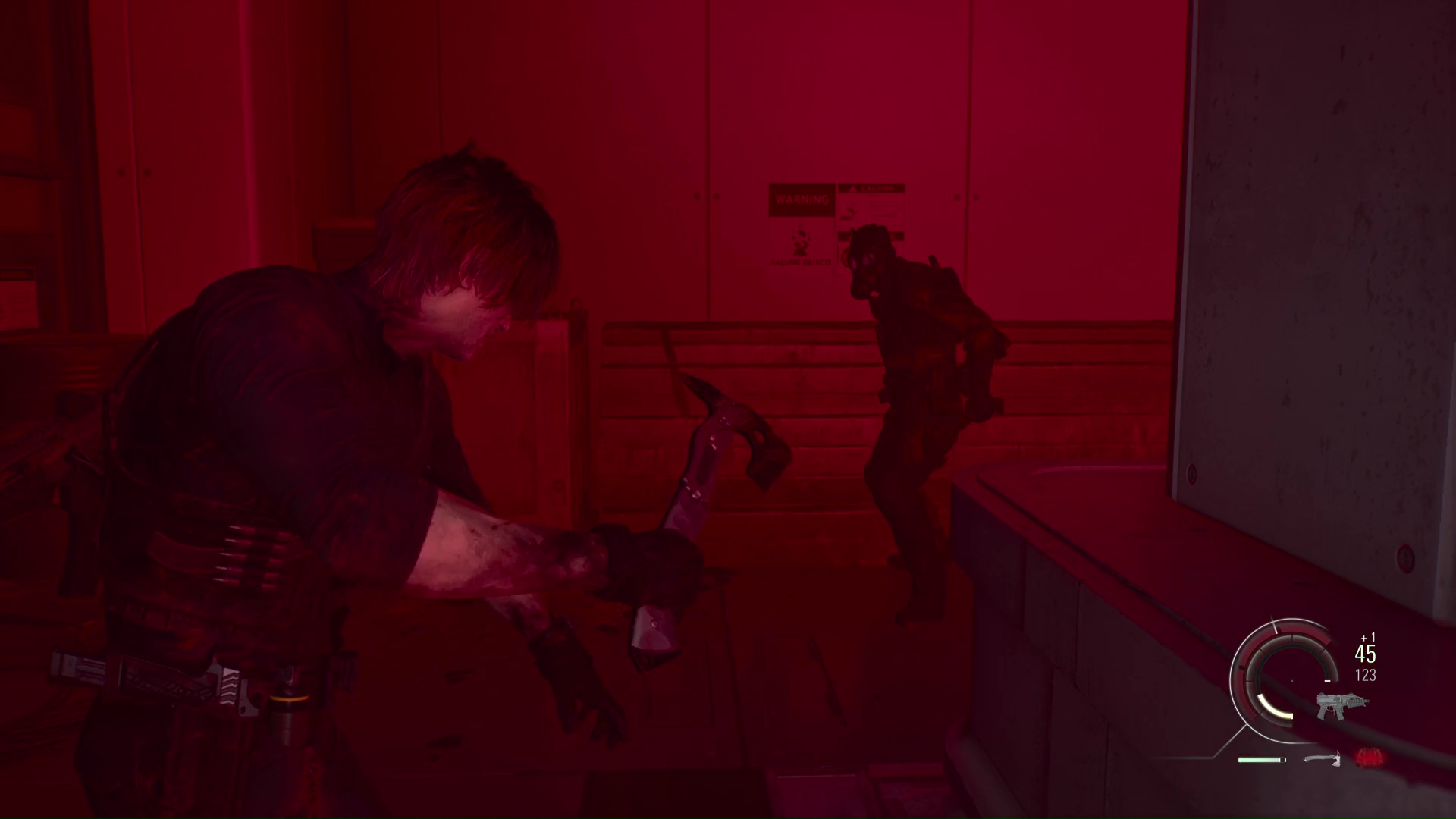Select the SMG weapon icon in the HUD

(1343, 704)
